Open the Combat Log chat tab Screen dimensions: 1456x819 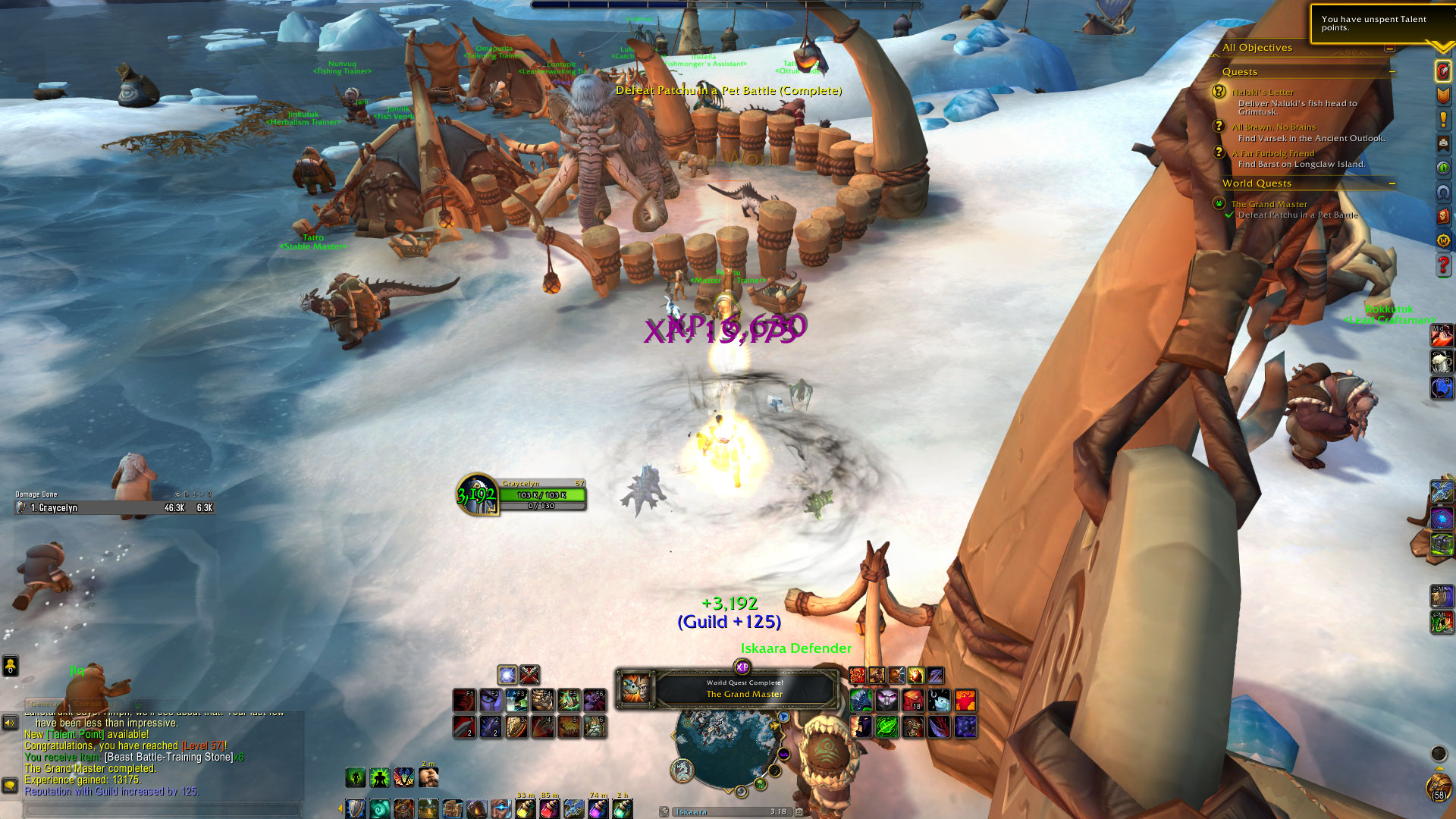pos(97,704)
